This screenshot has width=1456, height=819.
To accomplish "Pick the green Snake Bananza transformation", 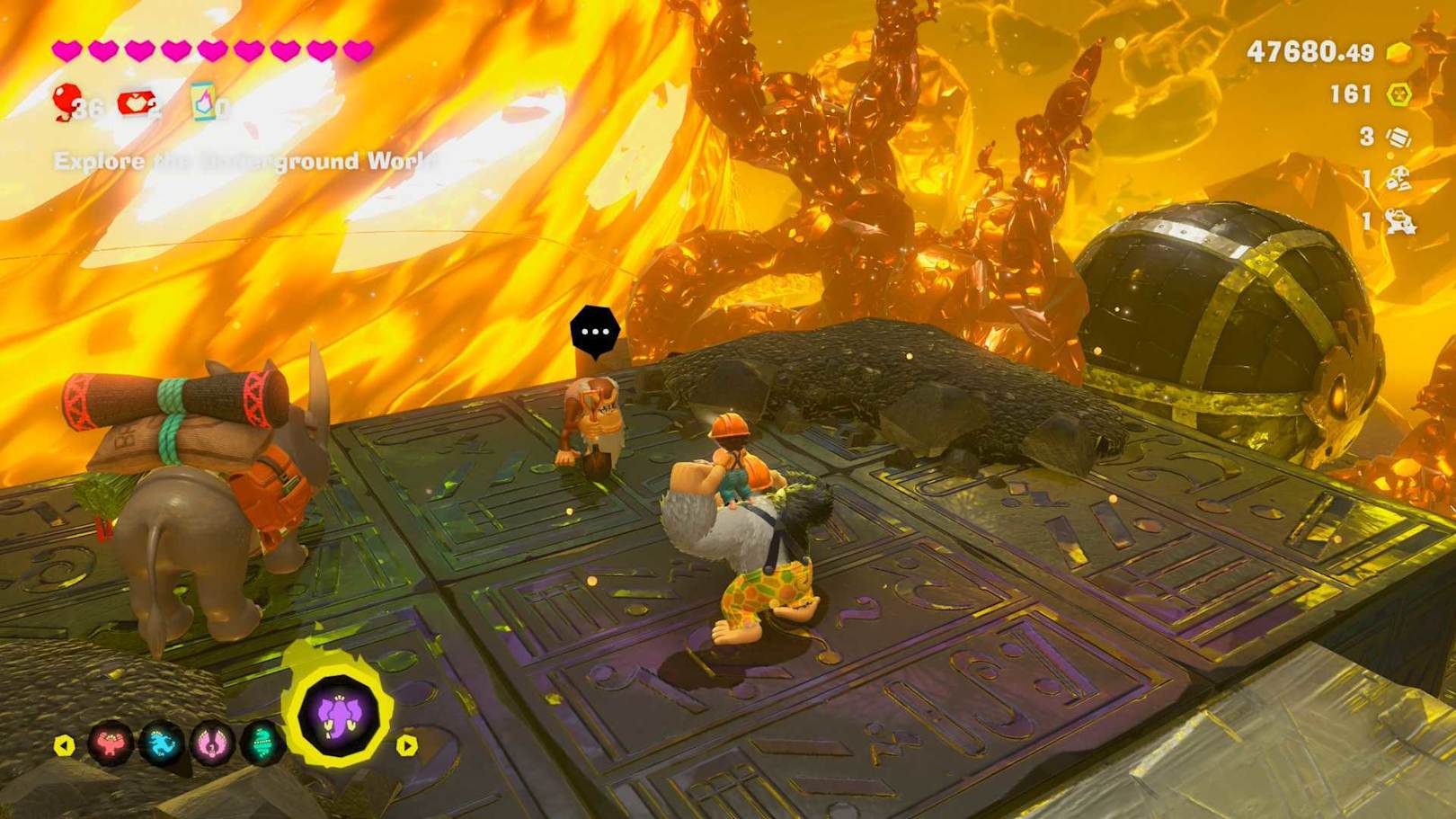I will pyautogui.click(x=262, y=744).
